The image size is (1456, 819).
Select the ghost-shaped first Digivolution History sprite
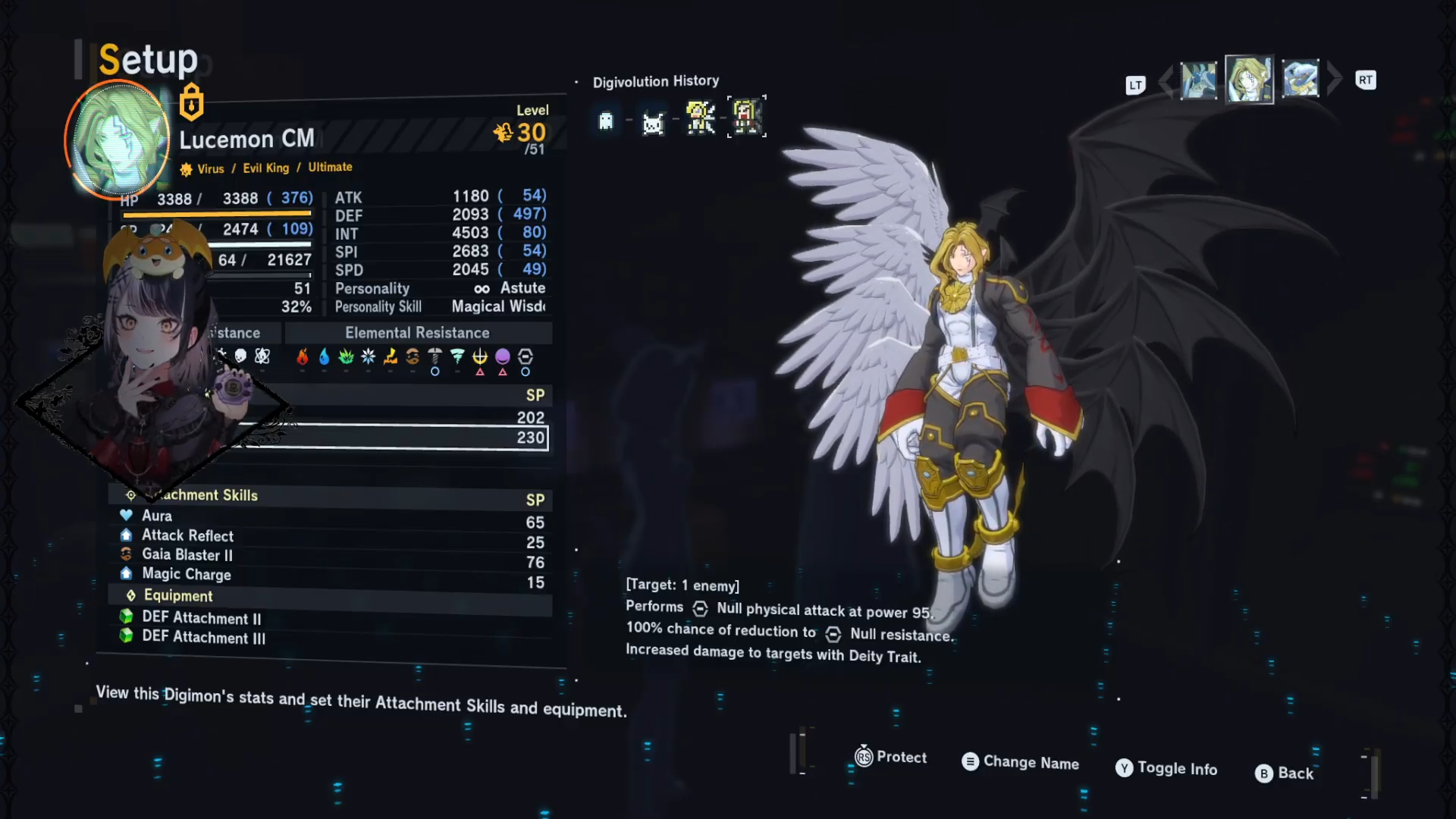point(606,121)
